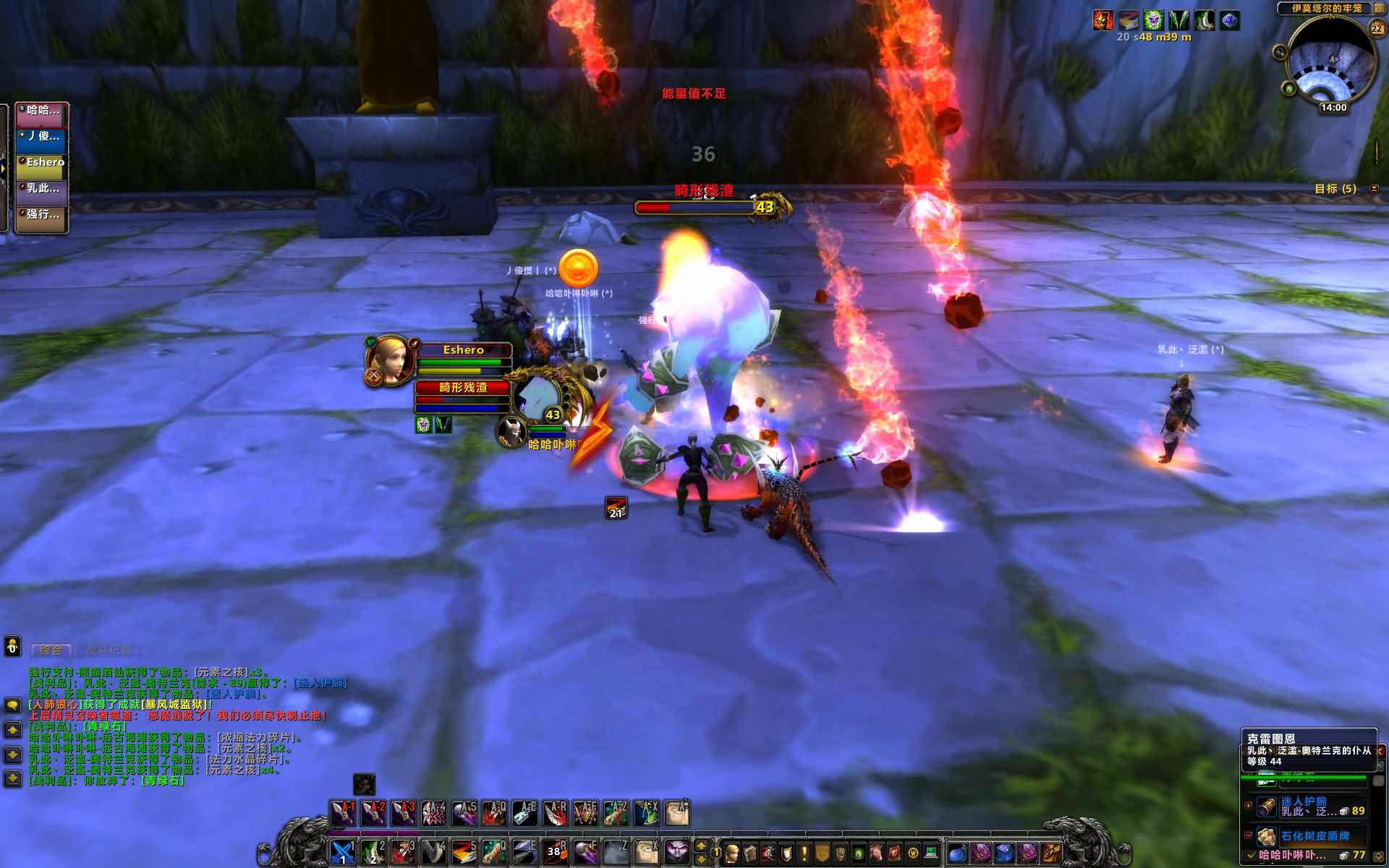Screen dimensions: 1389x868
Task: Close the loot roll window
Action: [x=1381, y=751]
